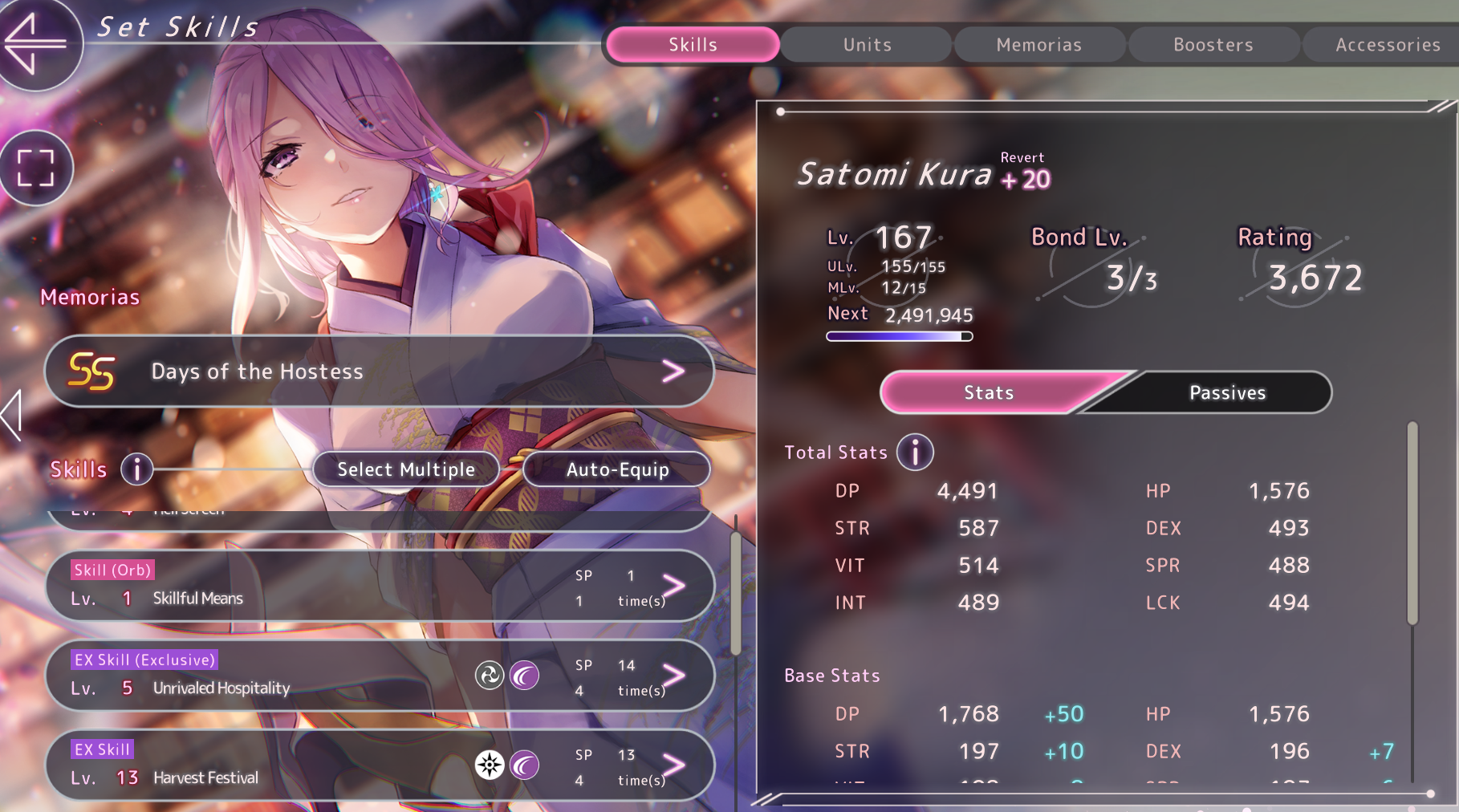Open Total Stats info
1459x812 pixels.
[915, 453]
